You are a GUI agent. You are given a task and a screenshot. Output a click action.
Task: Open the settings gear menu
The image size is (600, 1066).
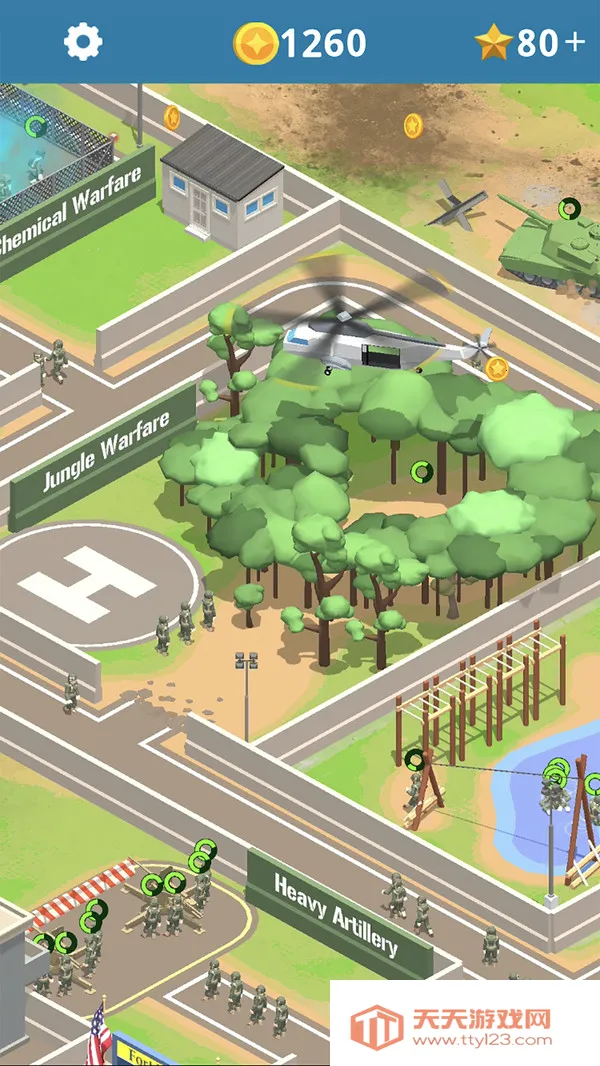click(83, 41)
